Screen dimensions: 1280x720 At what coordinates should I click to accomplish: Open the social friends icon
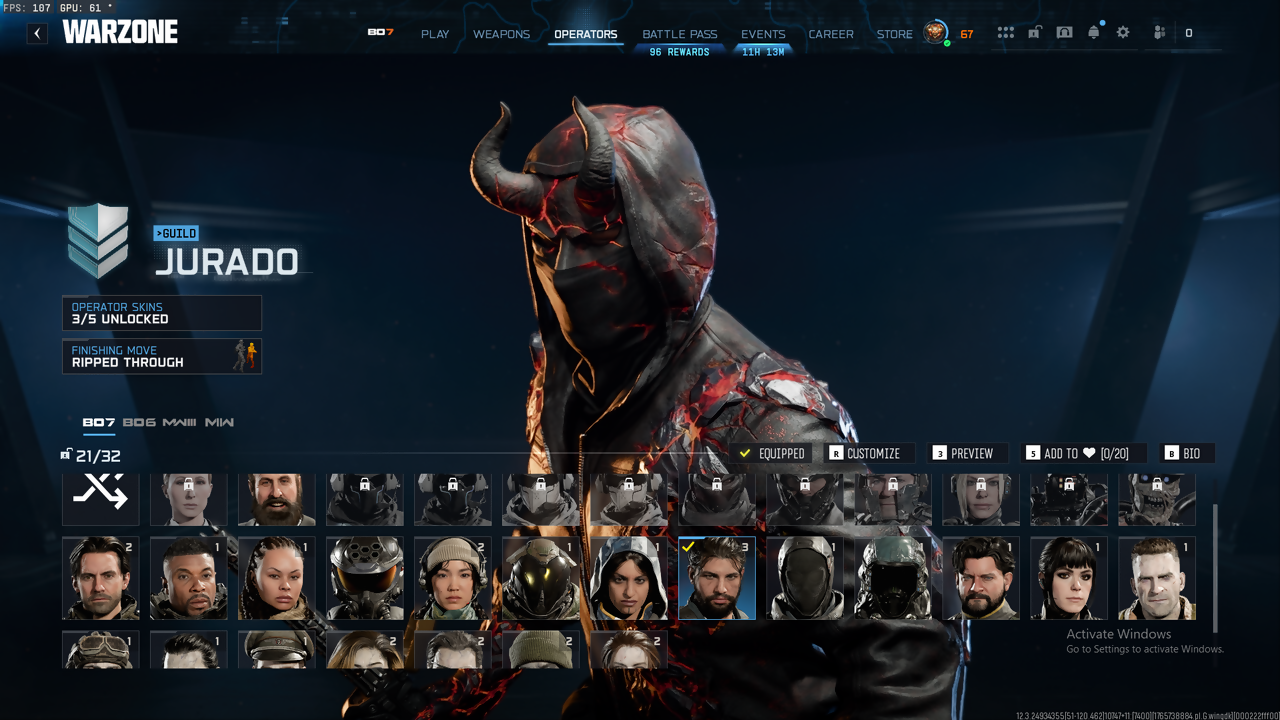point(1159,33)
